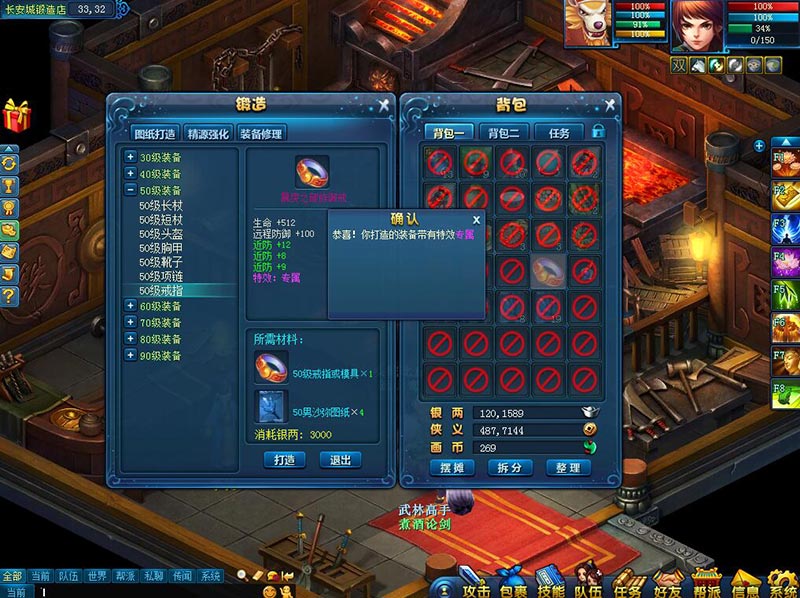Close the 确认 confirmation popup

(476, 219)
